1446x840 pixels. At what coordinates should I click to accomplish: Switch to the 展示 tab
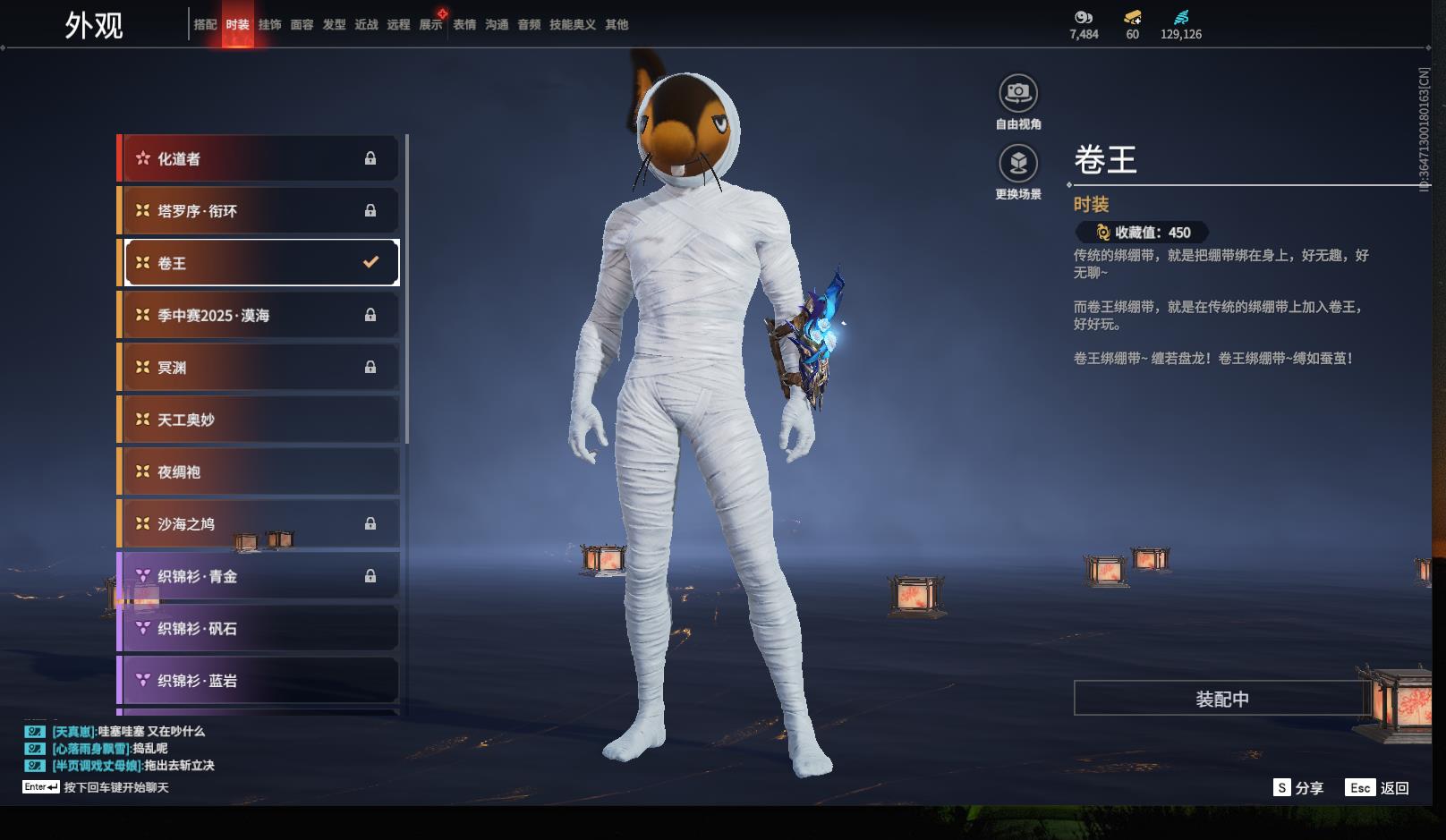pos(430,25)
